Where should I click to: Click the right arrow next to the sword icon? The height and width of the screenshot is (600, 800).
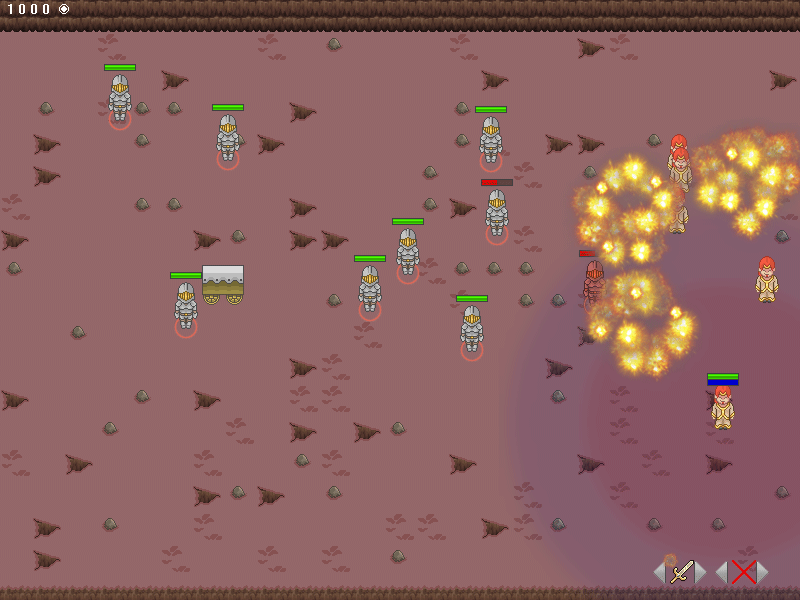tap(702, 572)
